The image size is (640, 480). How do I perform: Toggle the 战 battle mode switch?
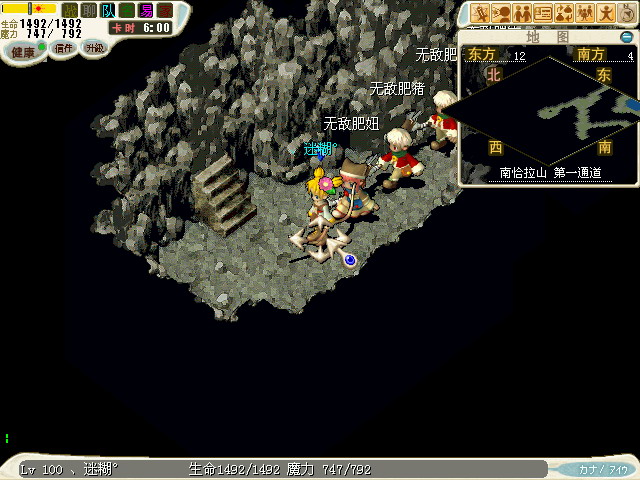(x=71, y=10)
